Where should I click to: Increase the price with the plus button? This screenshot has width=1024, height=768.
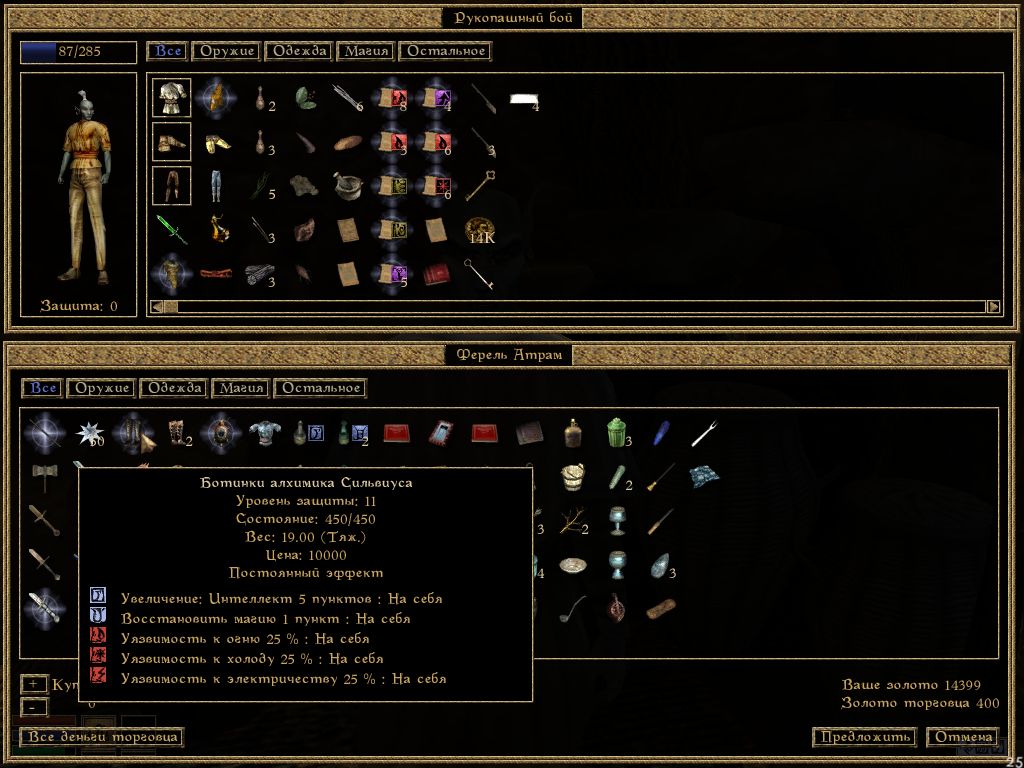click(x=33, y=684)
